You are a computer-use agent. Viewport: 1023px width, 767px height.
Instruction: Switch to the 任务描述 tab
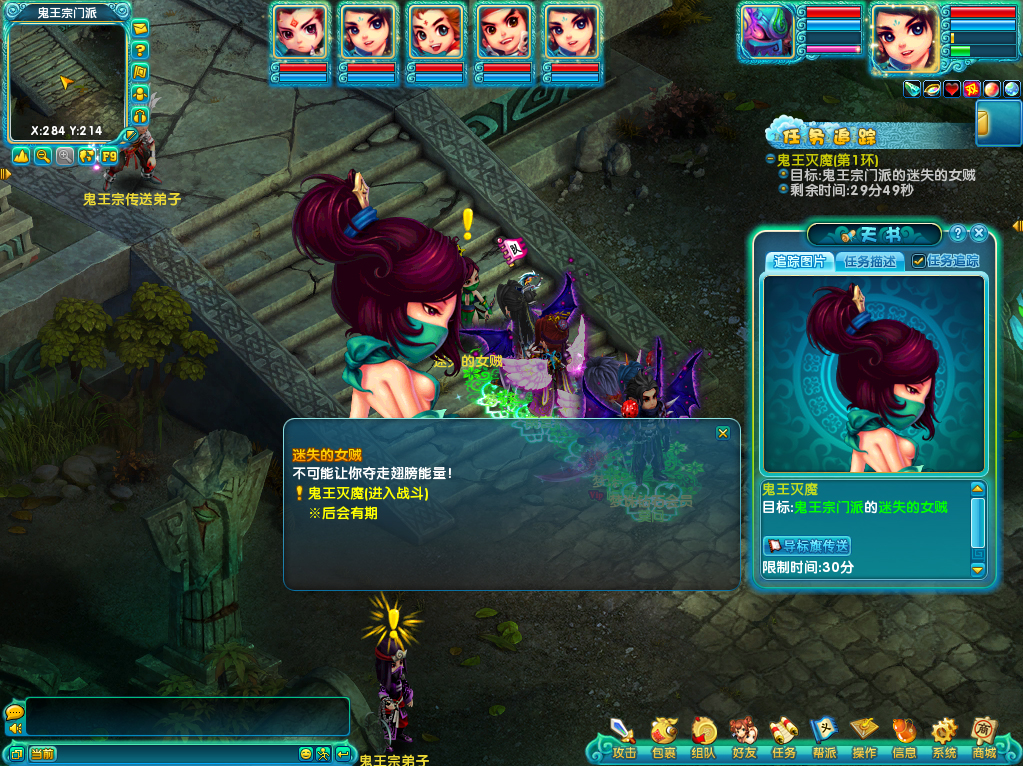870,261
